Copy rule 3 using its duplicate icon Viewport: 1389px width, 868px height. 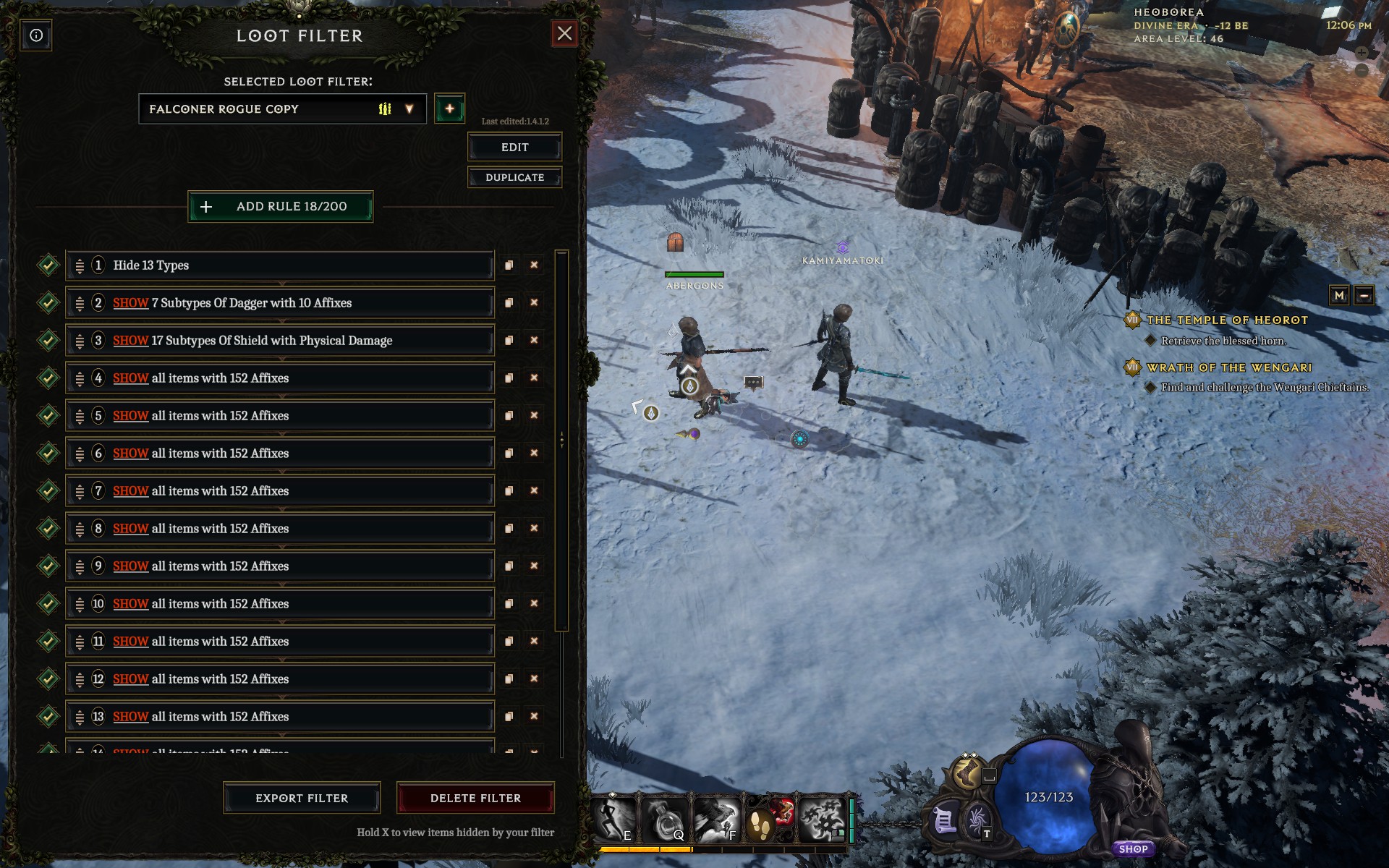509,341
